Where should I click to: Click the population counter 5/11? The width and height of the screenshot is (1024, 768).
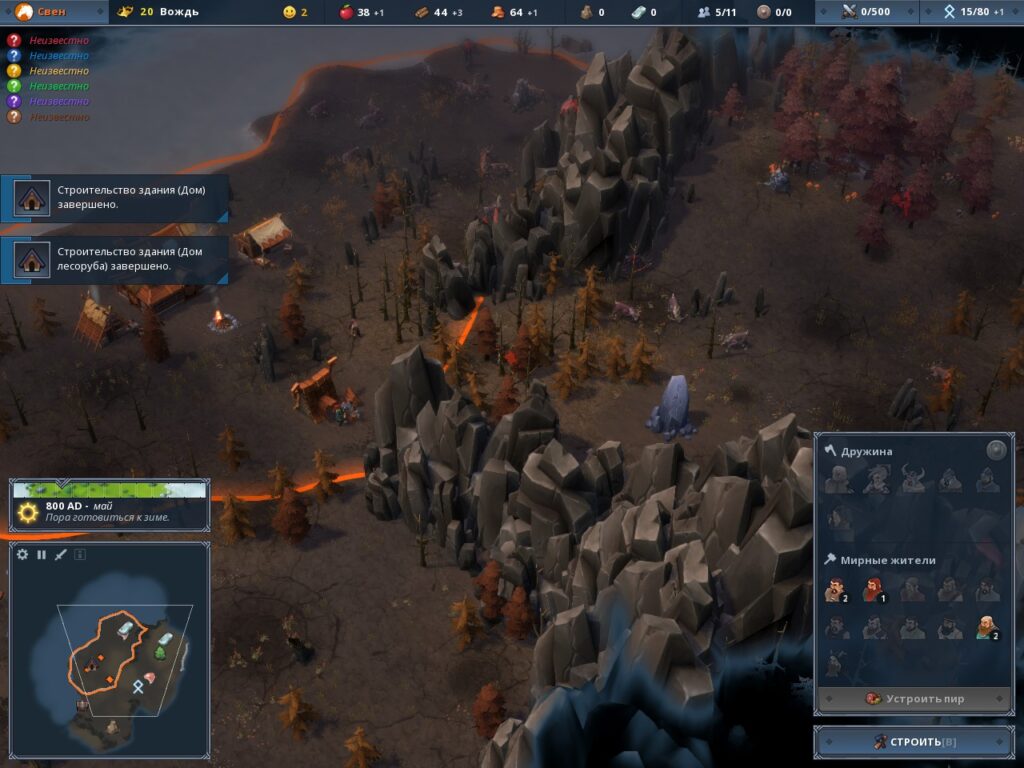717,12
